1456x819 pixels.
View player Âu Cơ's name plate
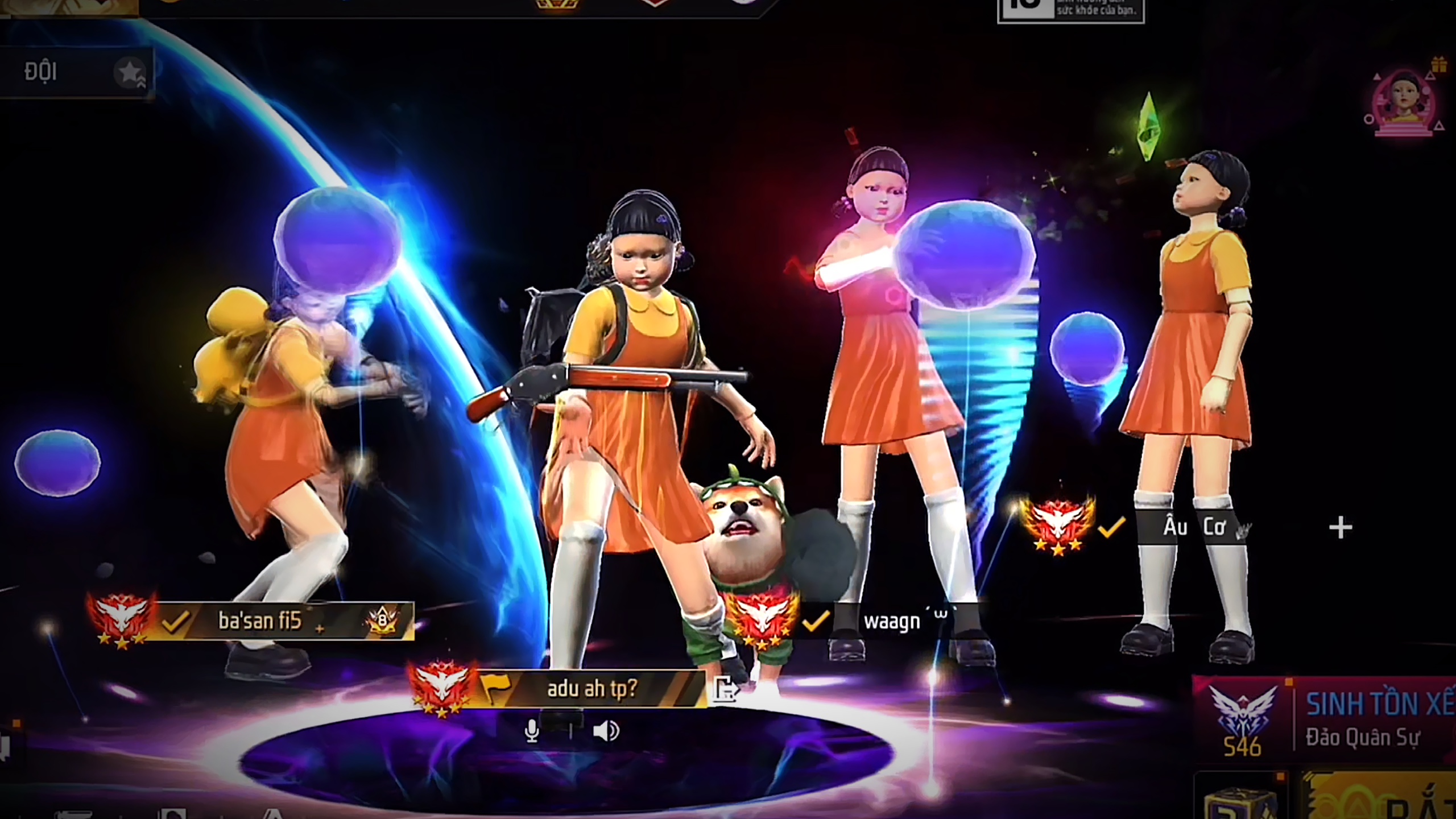coord(1193,528)
